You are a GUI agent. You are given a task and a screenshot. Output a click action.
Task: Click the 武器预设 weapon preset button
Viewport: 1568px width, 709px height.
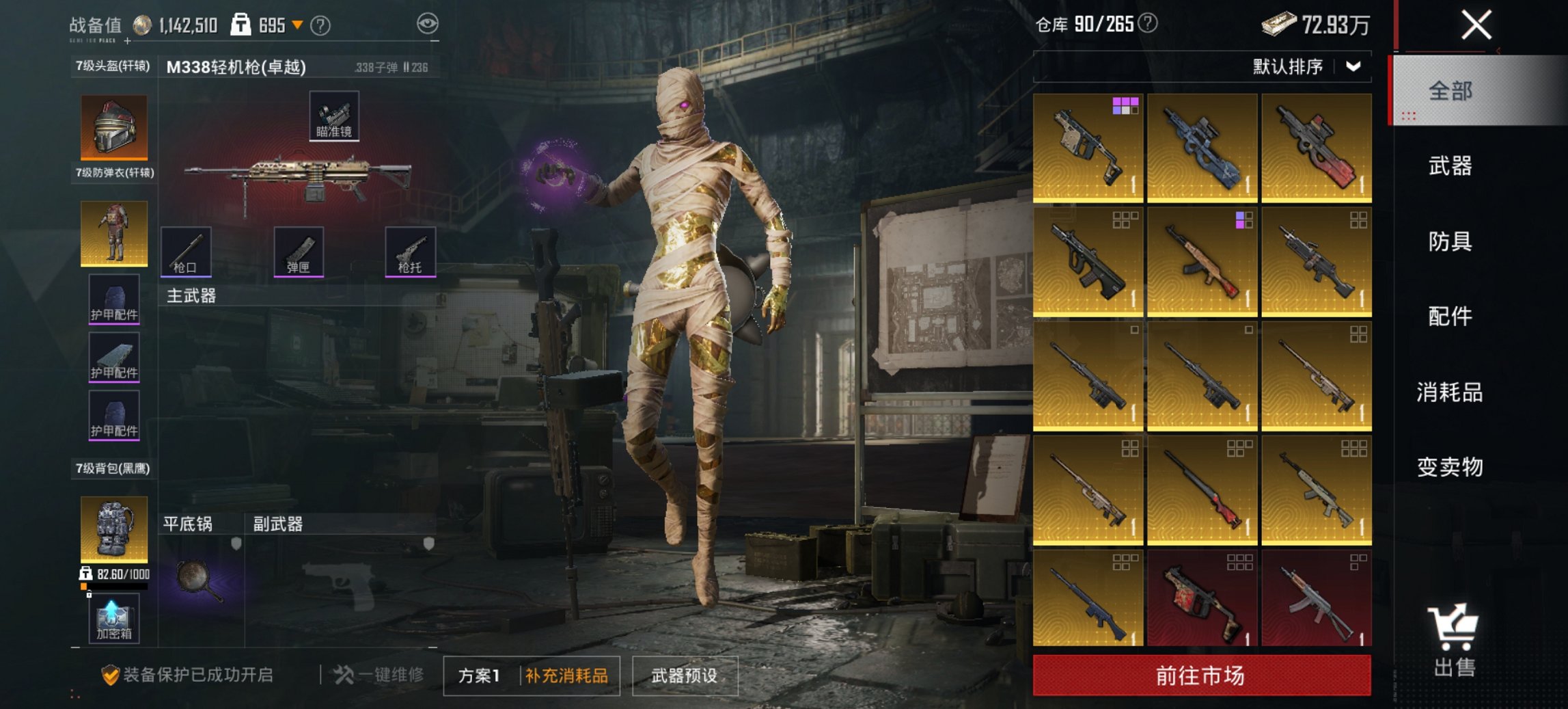point(686,673)
